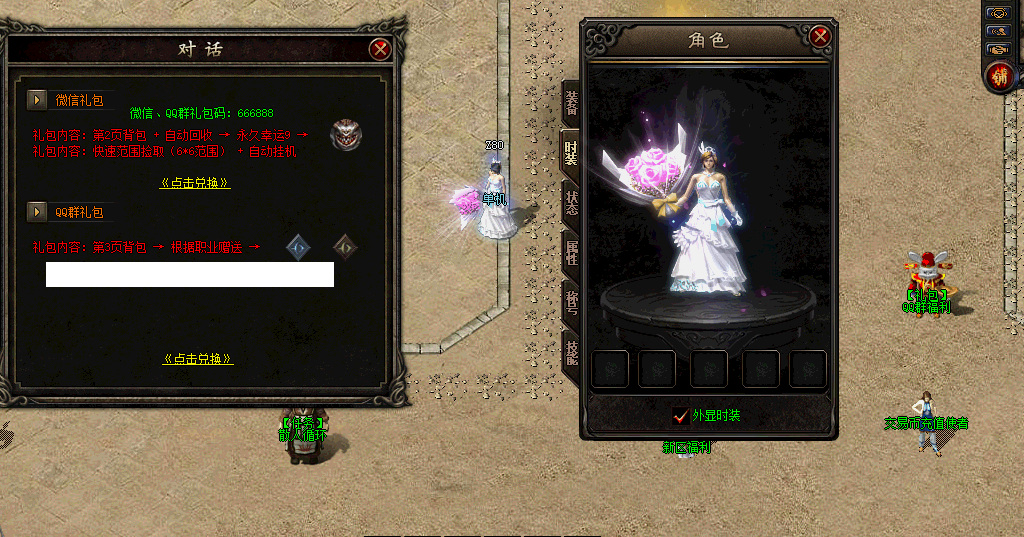The width and height of the screenshot is (1024, 537).
Task: Switch to the 装备 equipment tab
Action: 571,102
